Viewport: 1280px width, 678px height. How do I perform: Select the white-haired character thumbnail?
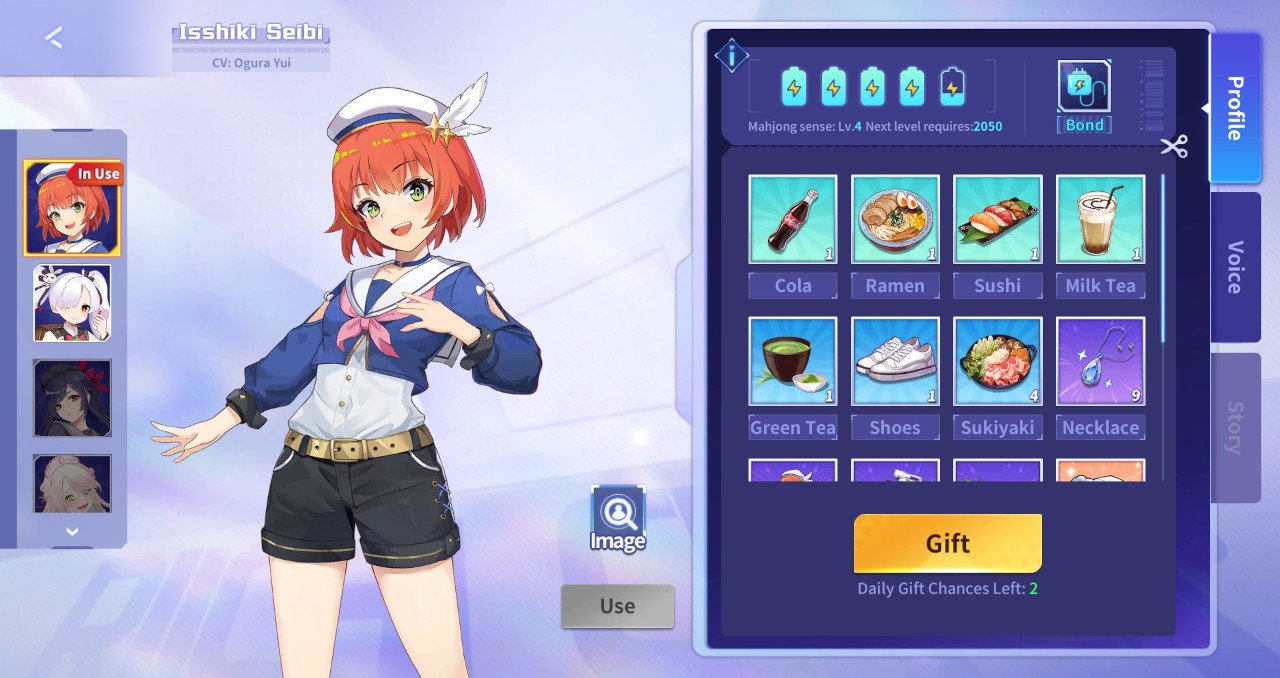(x=72, y=303)
